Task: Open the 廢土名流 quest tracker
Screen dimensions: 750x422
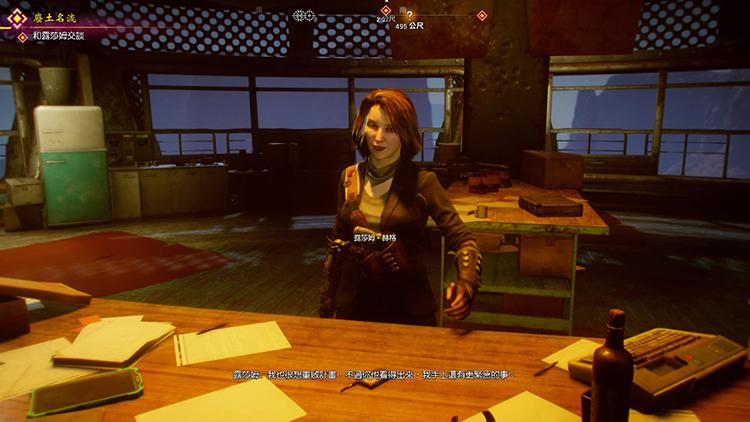Action: 47,18
